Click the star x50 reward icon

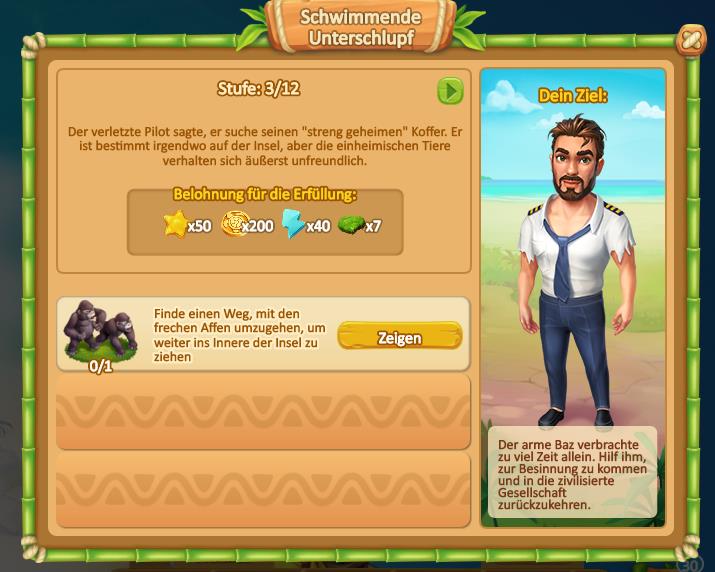[x=176, y=225]
